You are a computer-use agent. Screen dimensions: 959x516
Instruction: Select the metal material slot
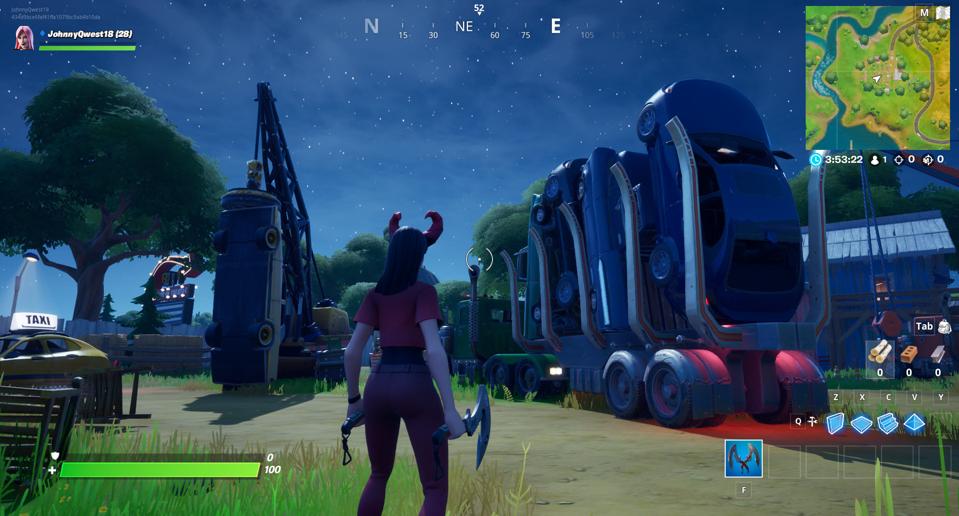pos(937,353)
